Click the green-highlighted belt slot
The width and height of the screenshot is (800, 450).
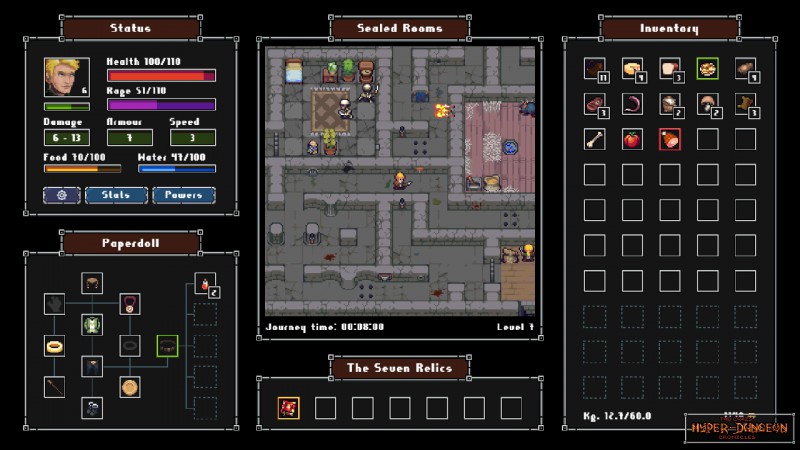167,346
